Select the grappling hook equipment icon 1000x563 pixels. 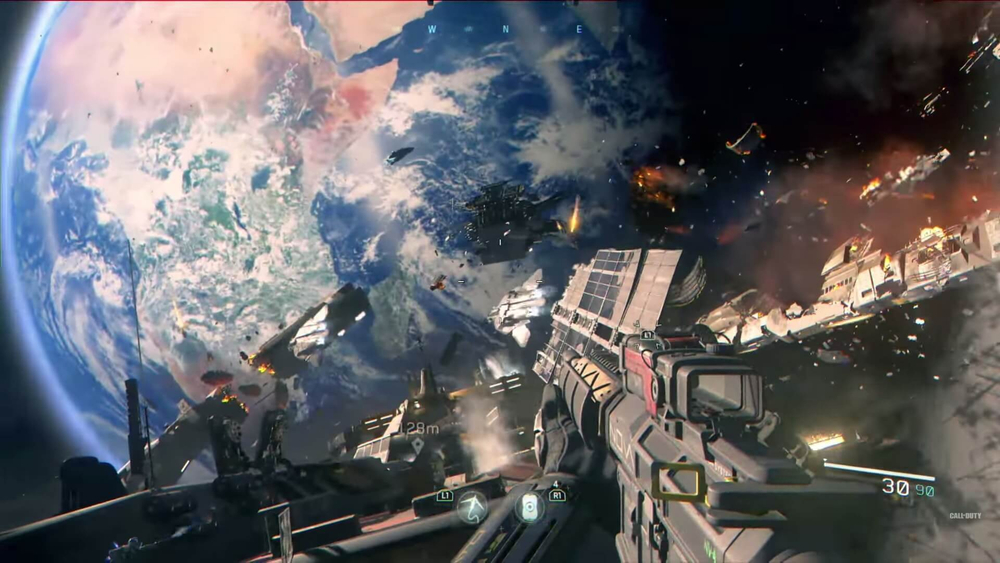click(472, 507)
